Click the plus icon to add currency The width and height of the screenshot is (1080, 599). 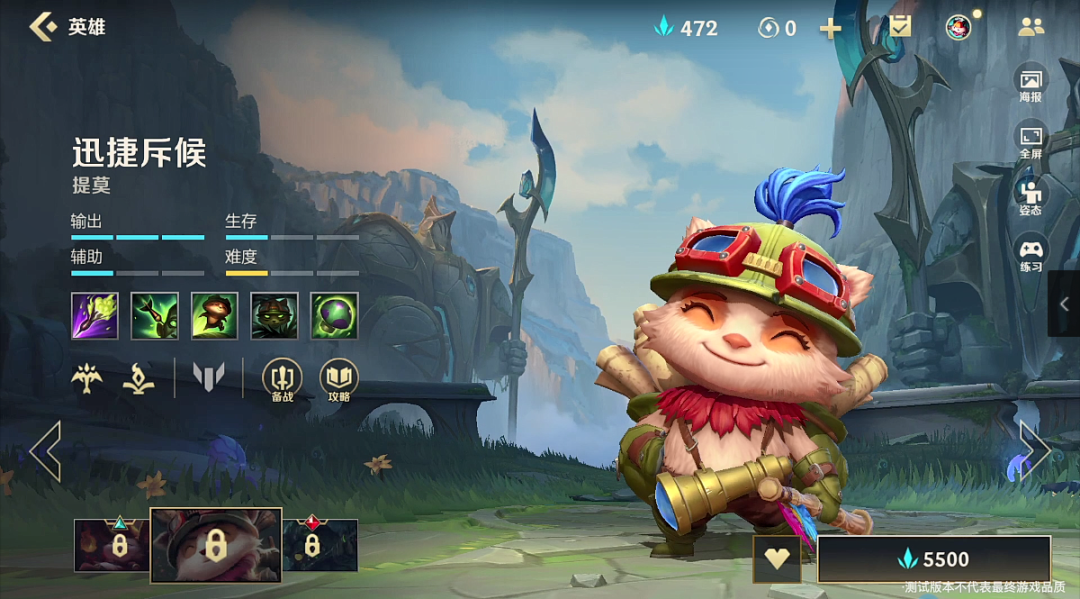point(830,28)
